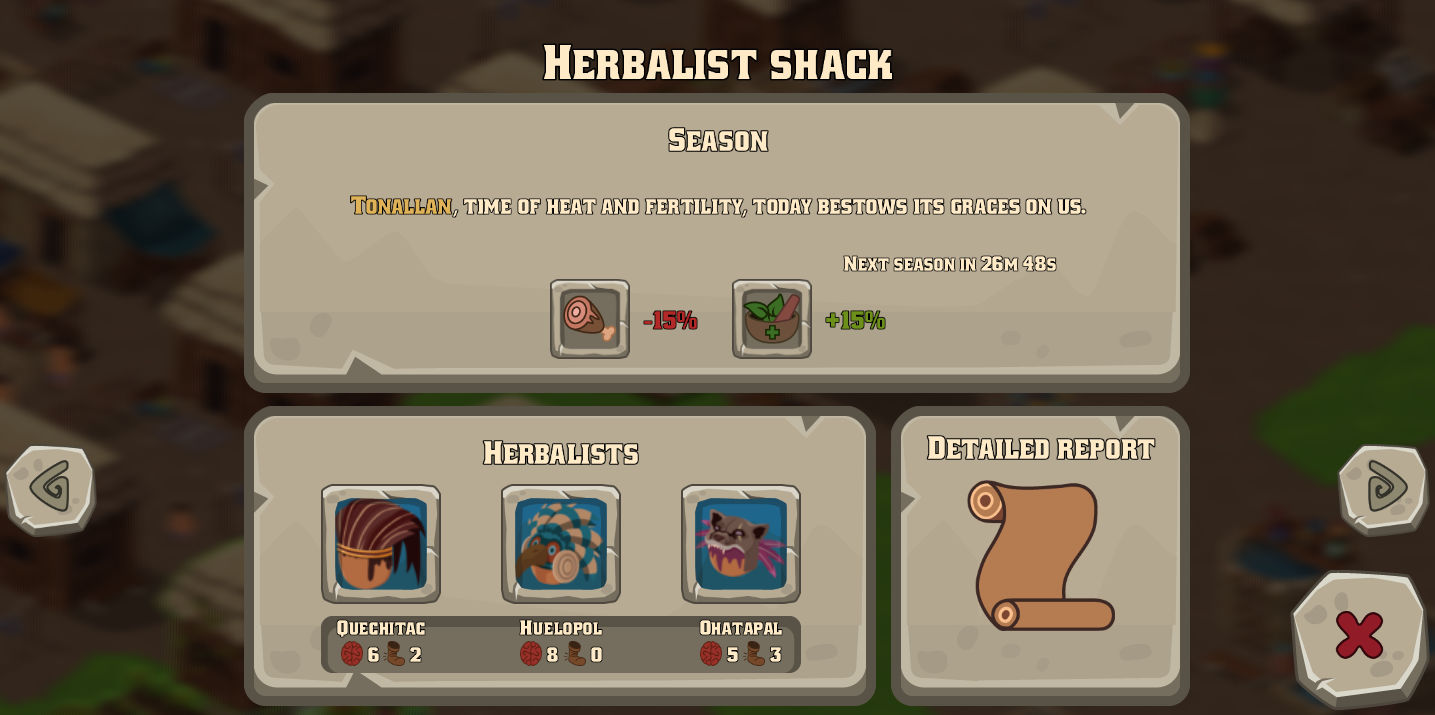Click the herb bowl season bonus icon
Screen dimensions: 1435x715
pos(772,319)
